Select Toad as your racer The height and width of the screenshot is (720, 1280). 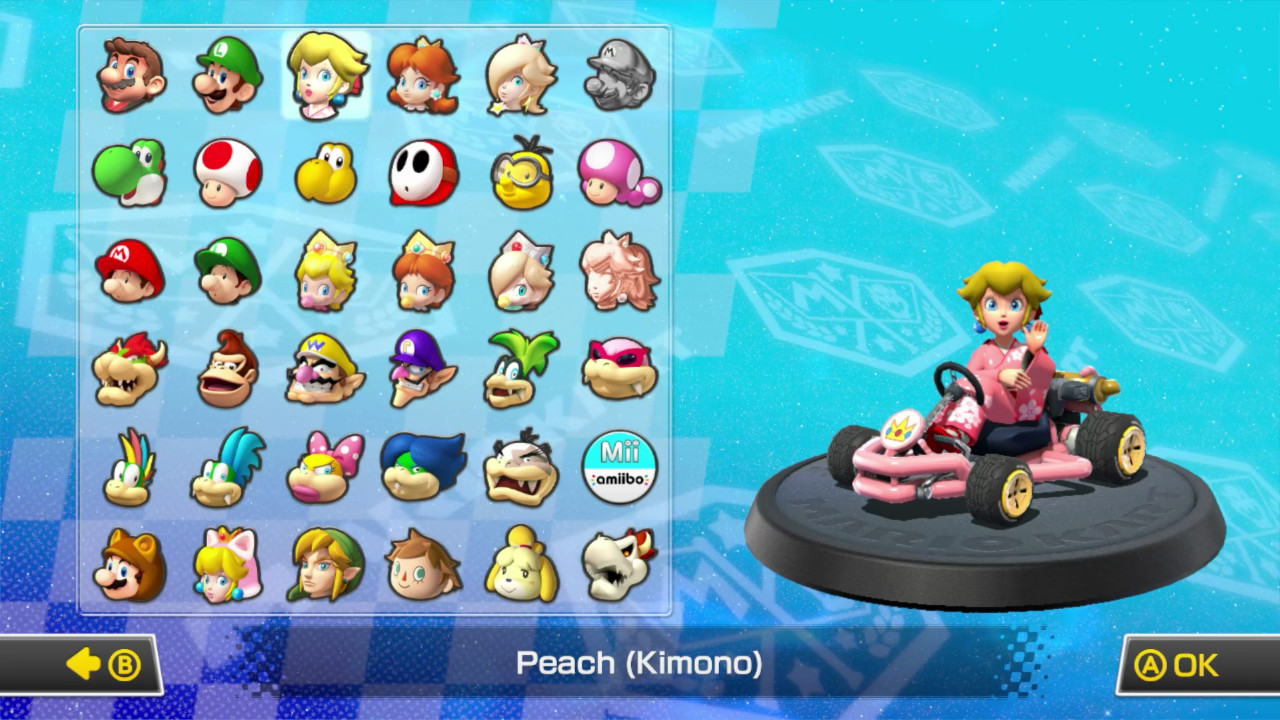[226, 170]
